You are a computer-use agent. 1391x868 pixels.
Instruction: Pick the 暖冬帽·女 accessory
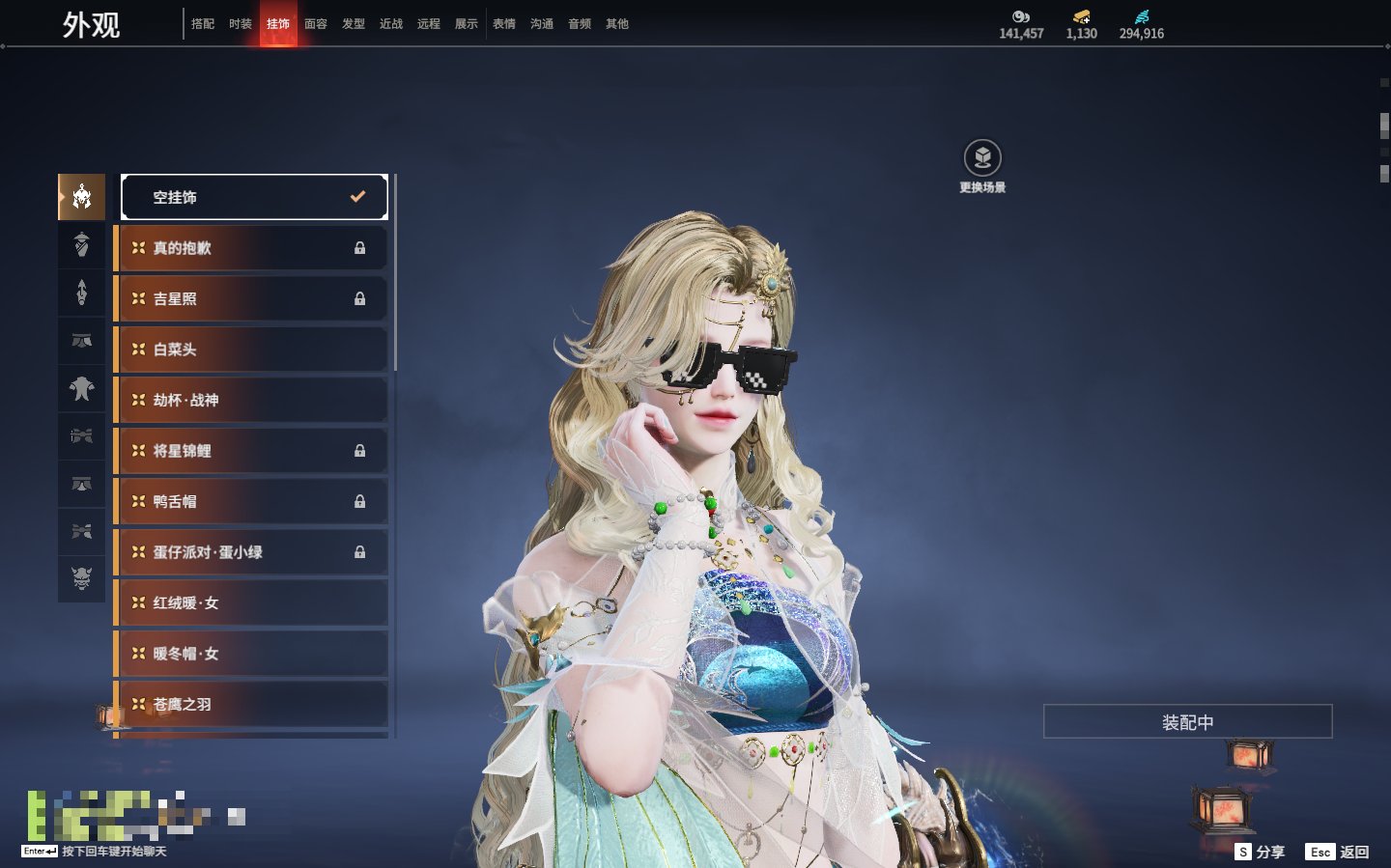coord(251,654)
